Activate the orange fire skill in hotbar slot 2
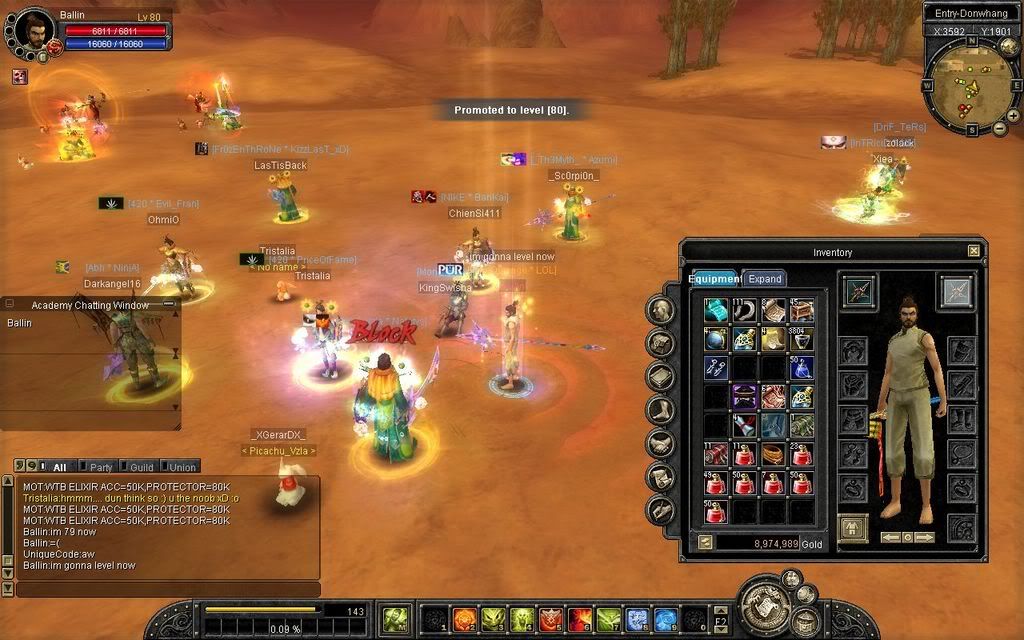1024x640 pixels. (464, 620)
